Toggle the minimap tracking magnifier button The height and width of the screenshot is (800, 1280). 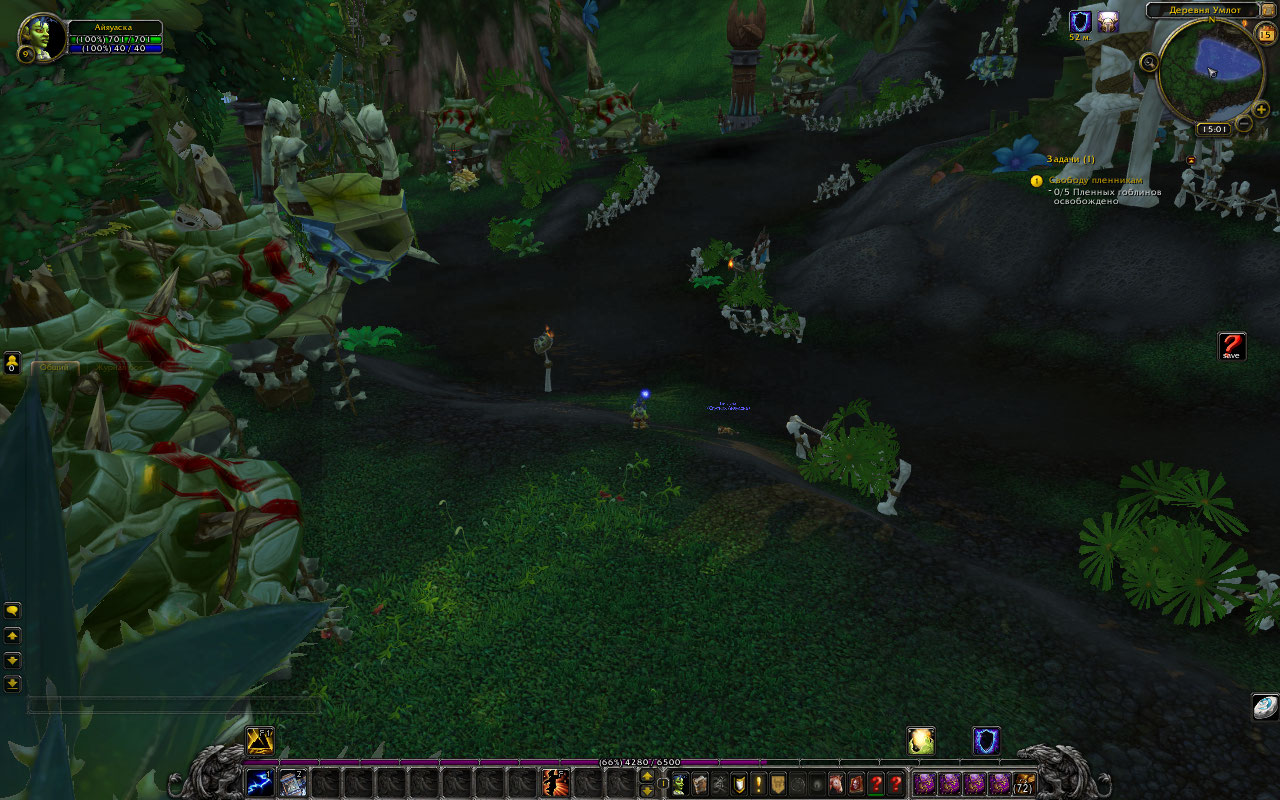tap(1148, 62)
